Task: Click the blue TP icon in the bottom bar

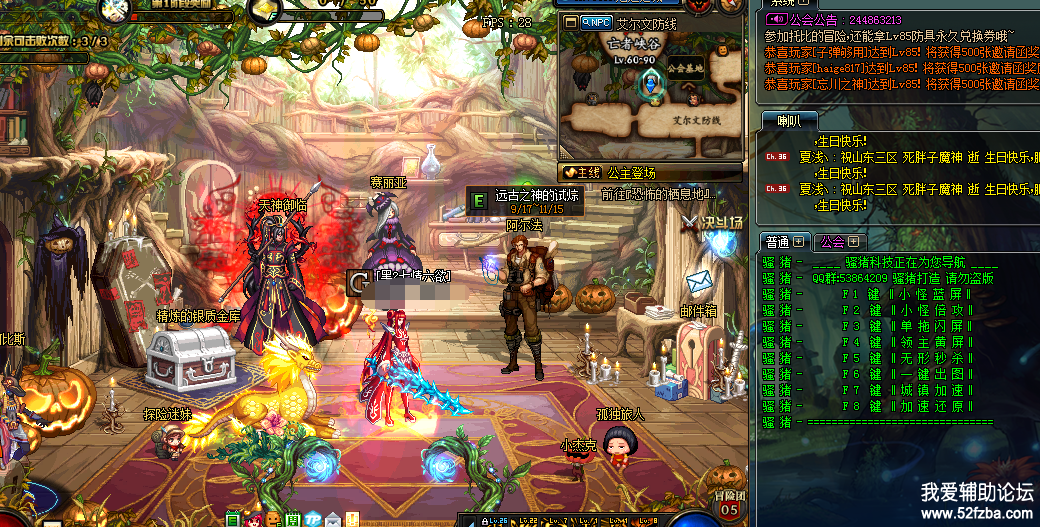Action: 313,520
